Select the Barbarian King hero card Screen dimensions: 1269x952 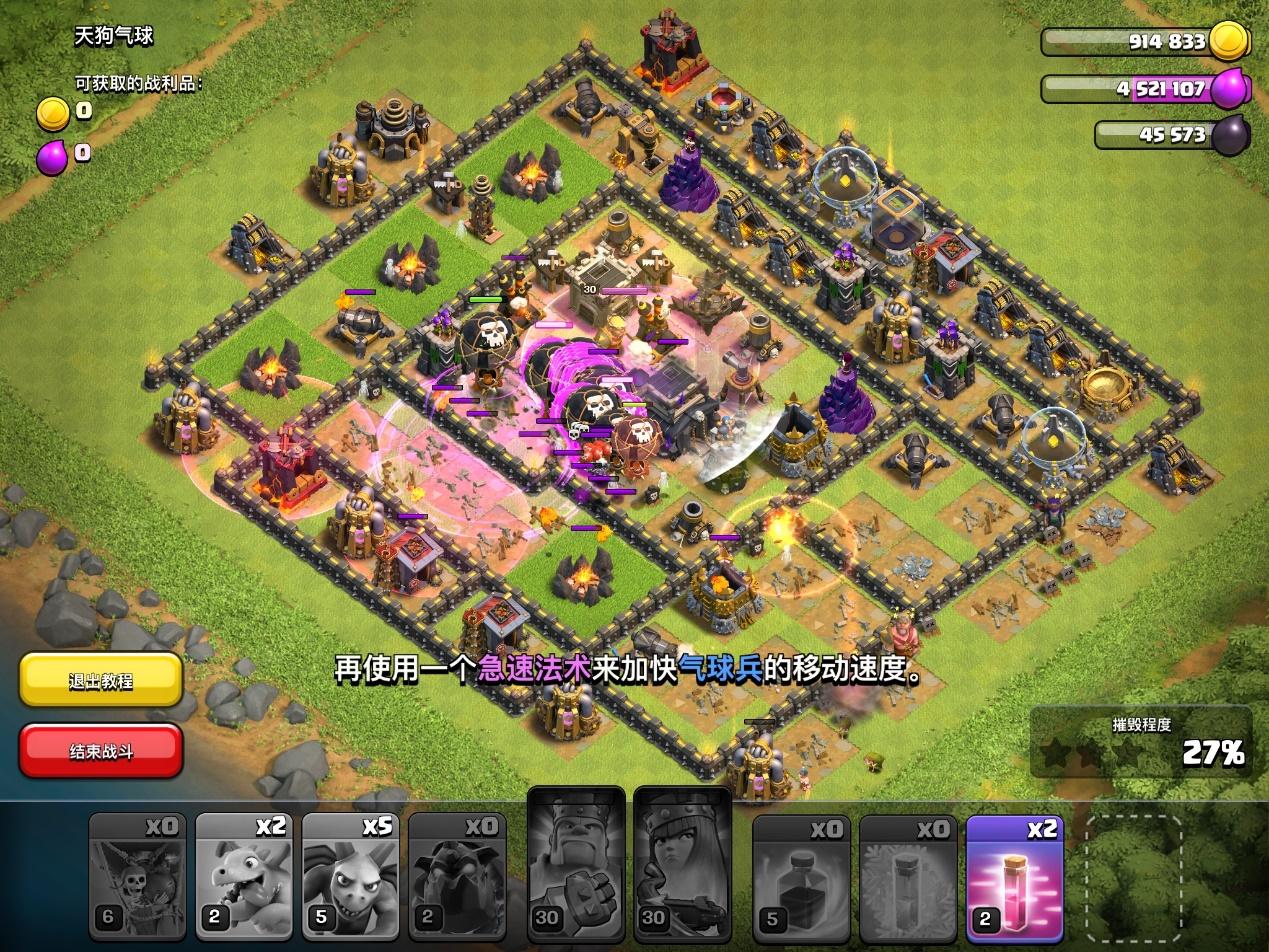pos(576,866)
